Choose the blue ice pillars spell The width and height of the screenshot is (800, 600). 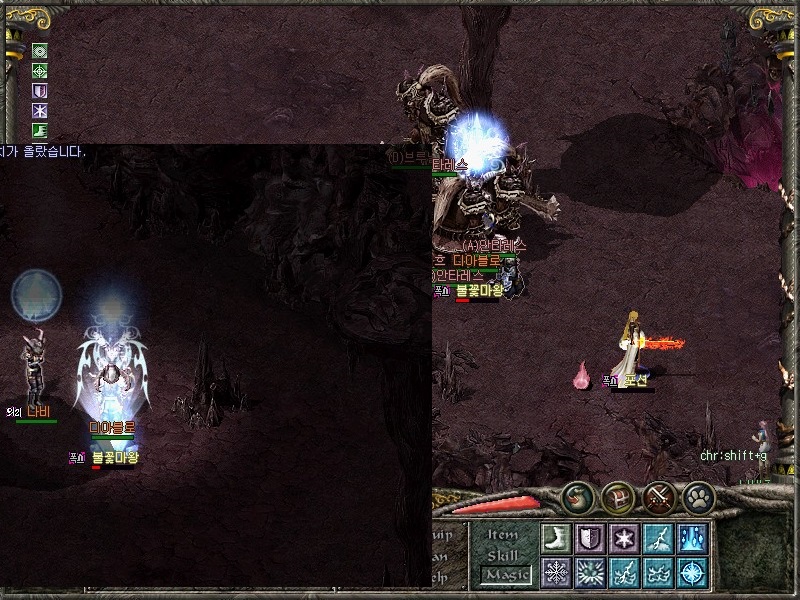click(692, 537)
